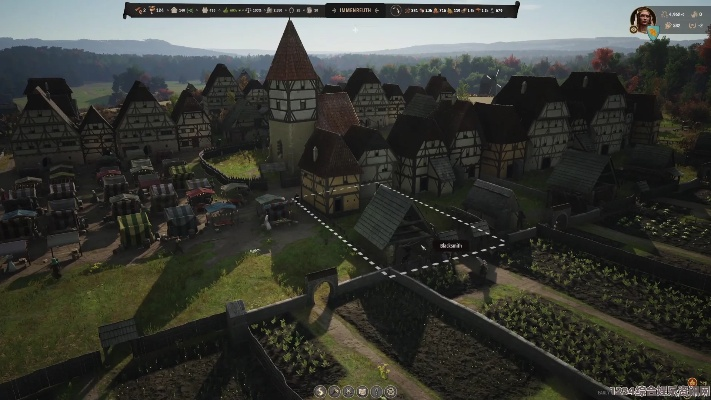Click the season dial in top bar
The width and height of the screenshot is (711, 400).
pos(395,10)
